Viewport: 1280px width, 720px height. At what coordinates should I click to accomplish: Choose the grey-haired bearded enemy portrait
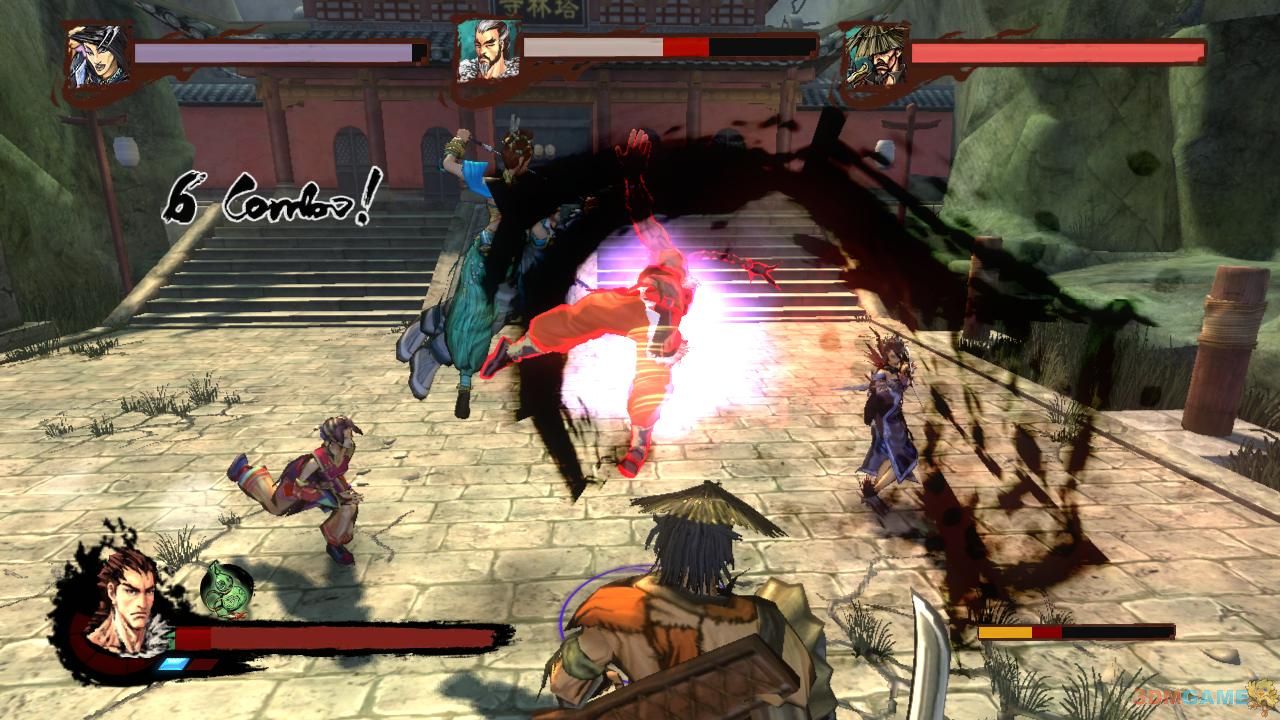point(484,52)
